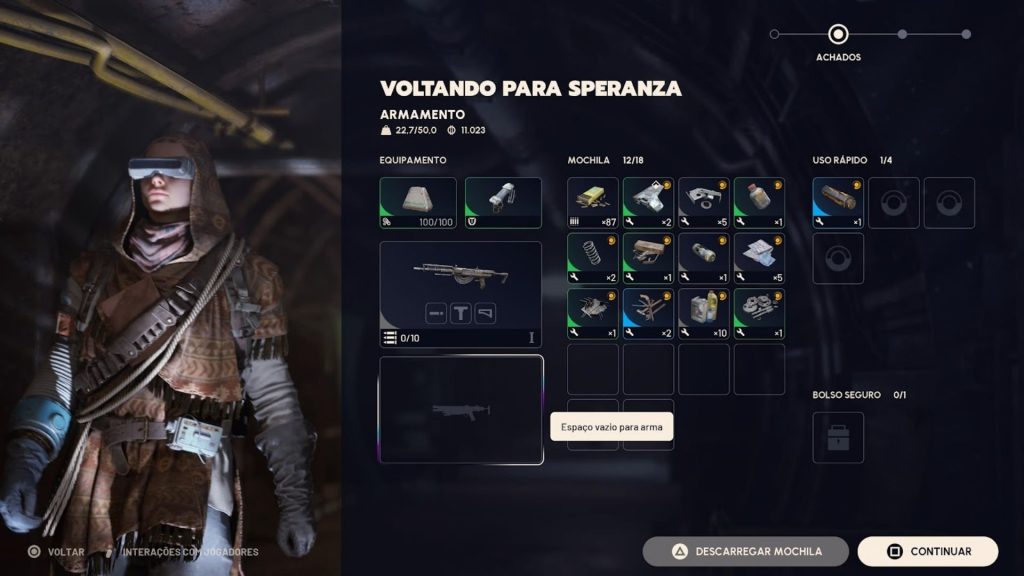Choose the stack of ten chemical containers
The width and height of the screenshot is (1024, 576).
pos(704,314)
